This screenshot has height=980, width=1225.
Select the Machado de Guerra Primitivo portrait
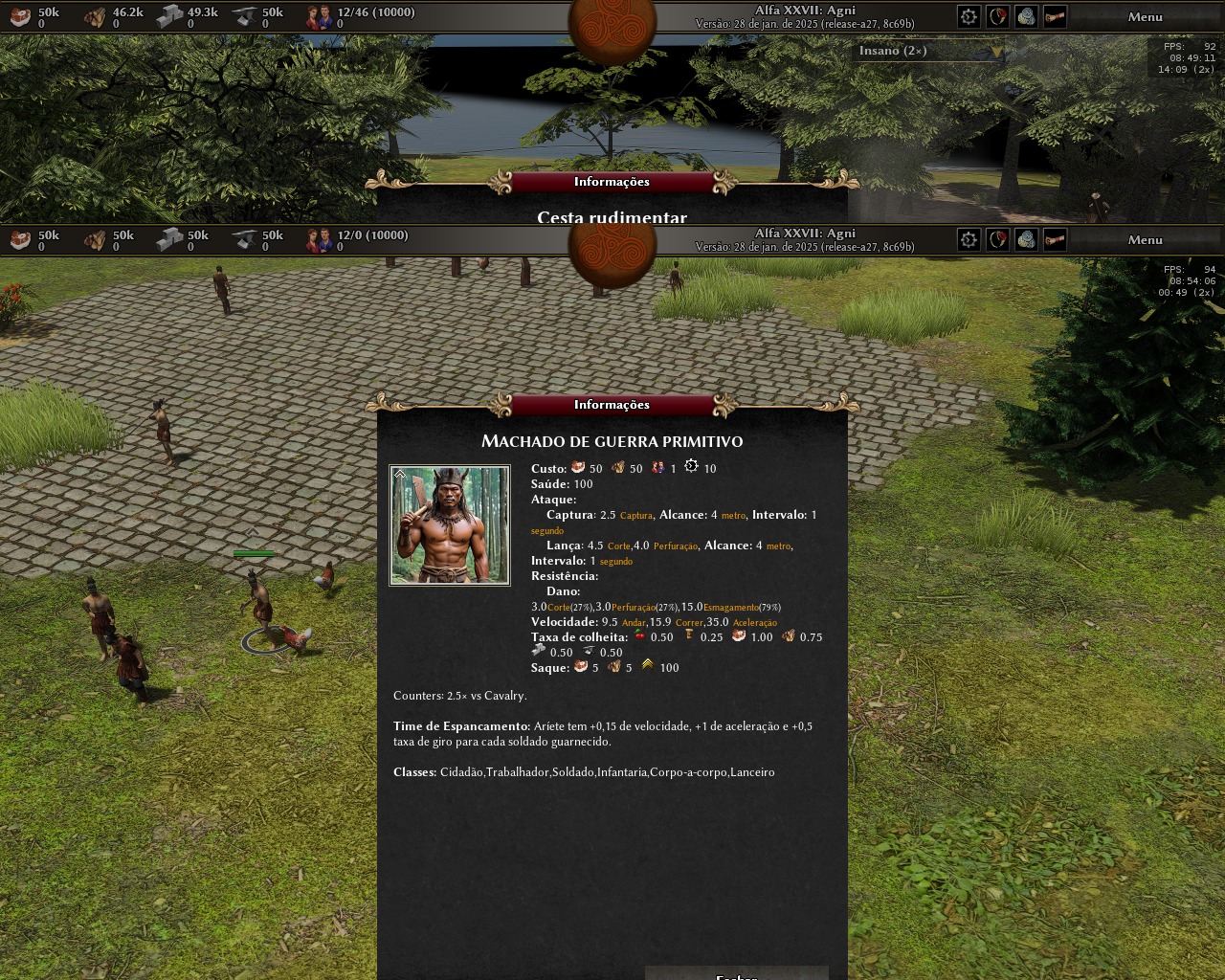[x=450, y=525]
